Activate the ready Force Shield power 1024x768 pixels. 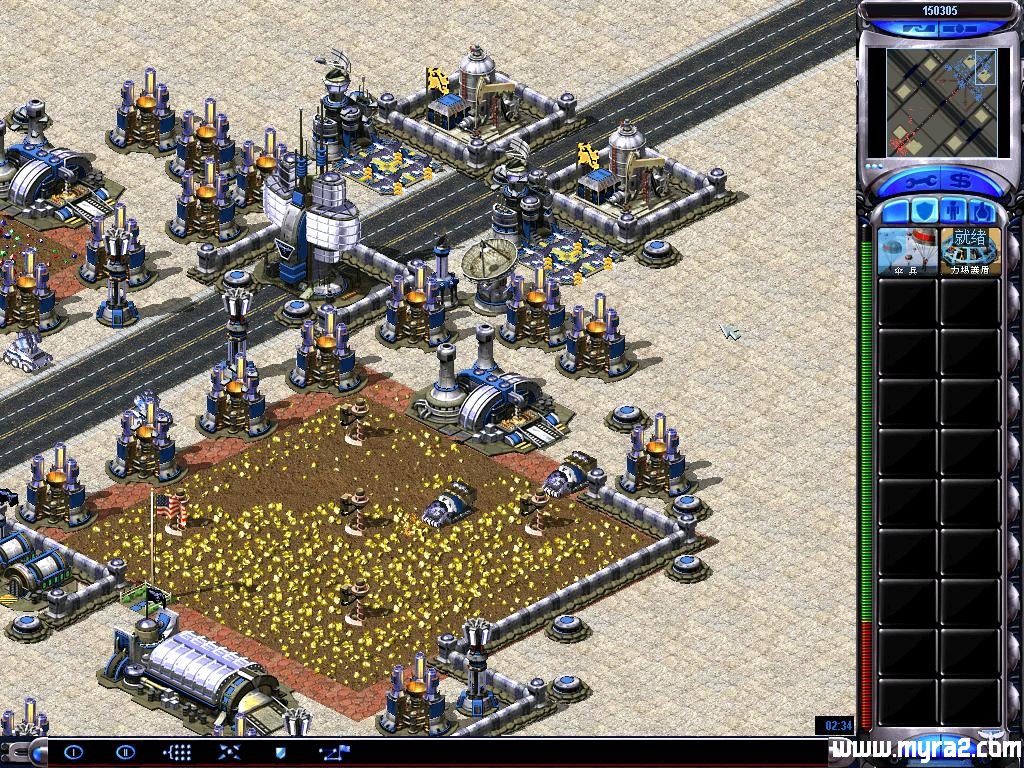pyautogui.click(x=970, y=251)
